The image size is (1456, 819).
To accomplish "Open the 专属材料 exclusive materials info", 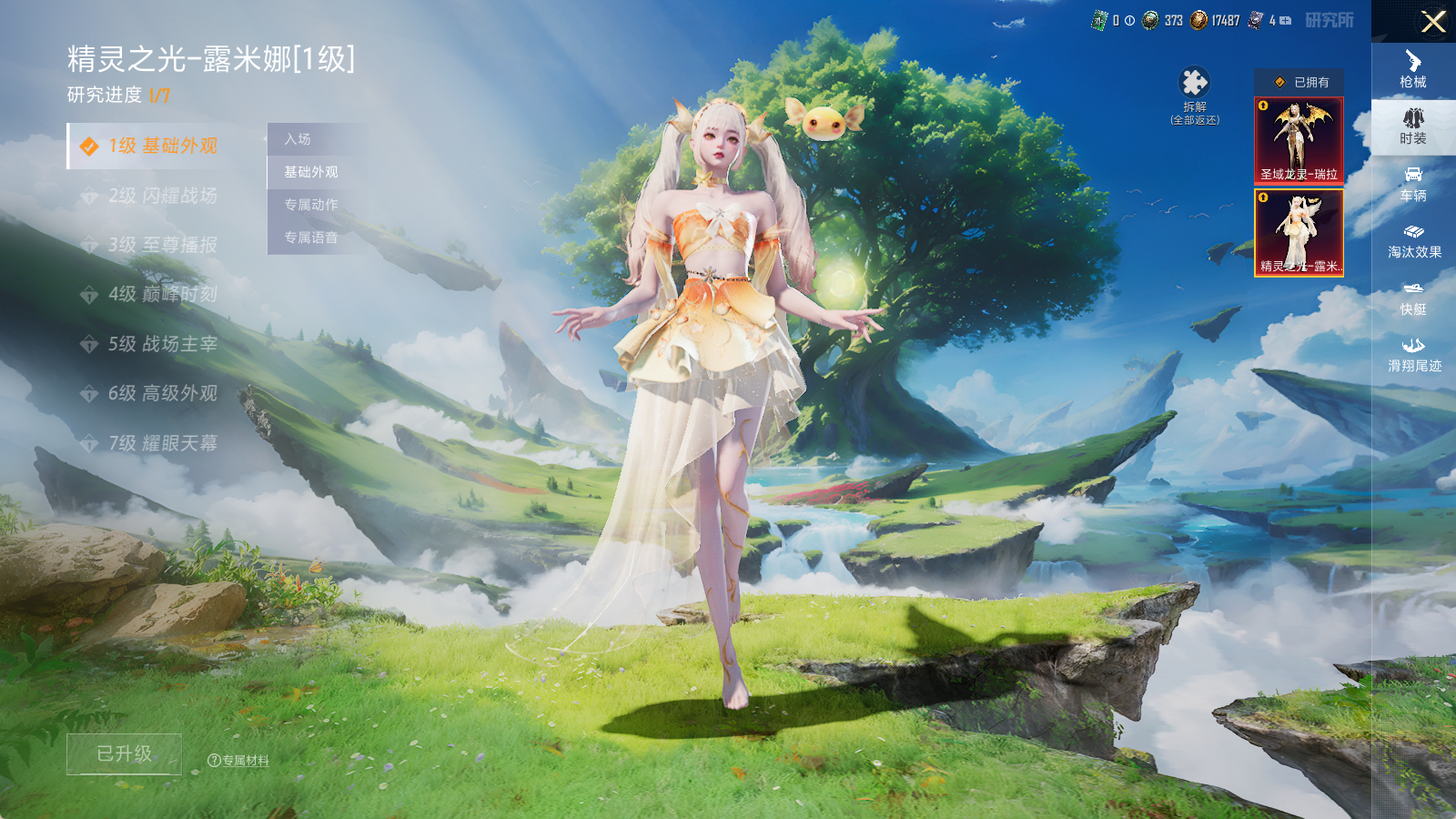I will 239,761.
